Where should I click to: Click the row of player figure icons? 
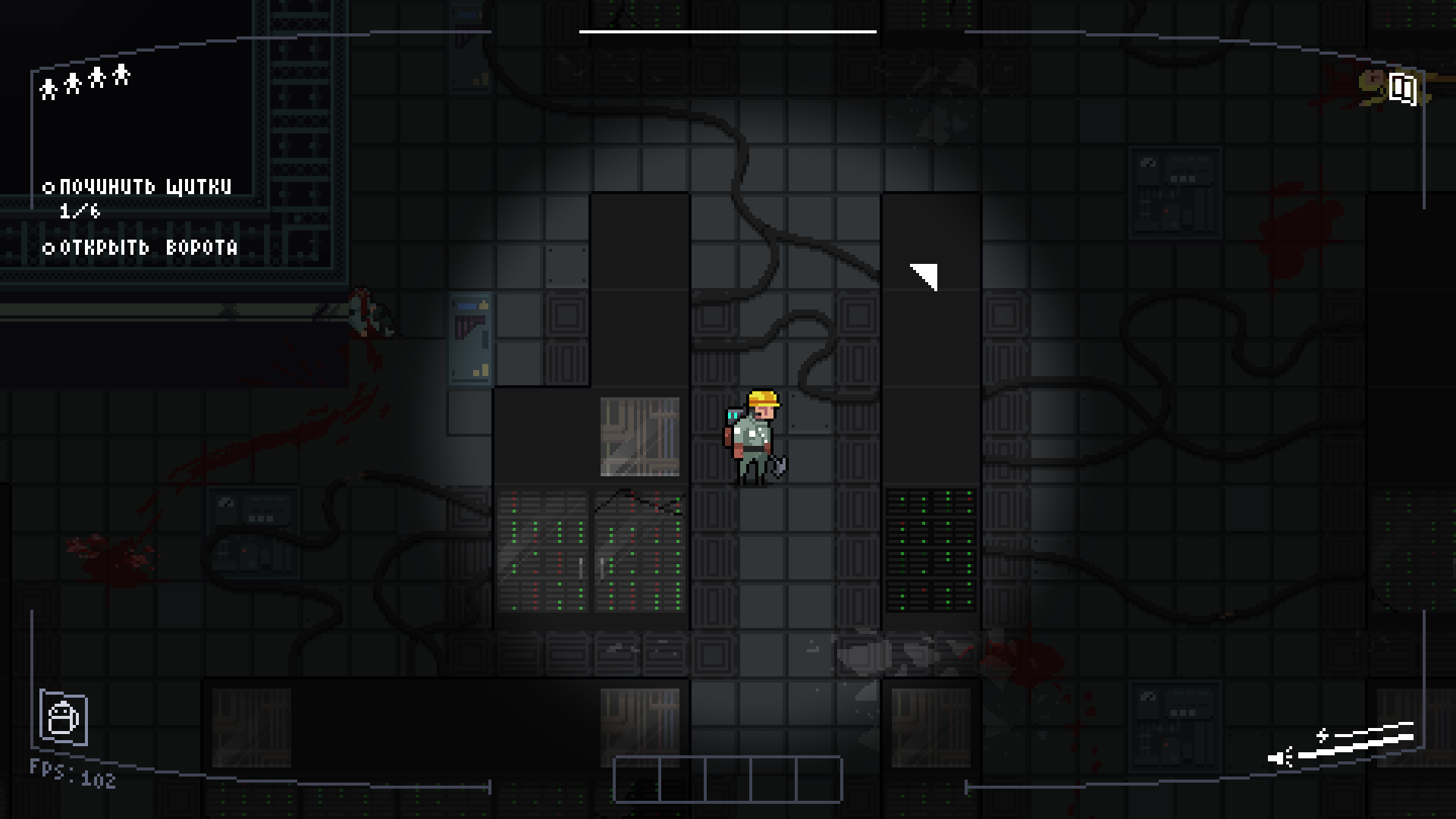85,81
